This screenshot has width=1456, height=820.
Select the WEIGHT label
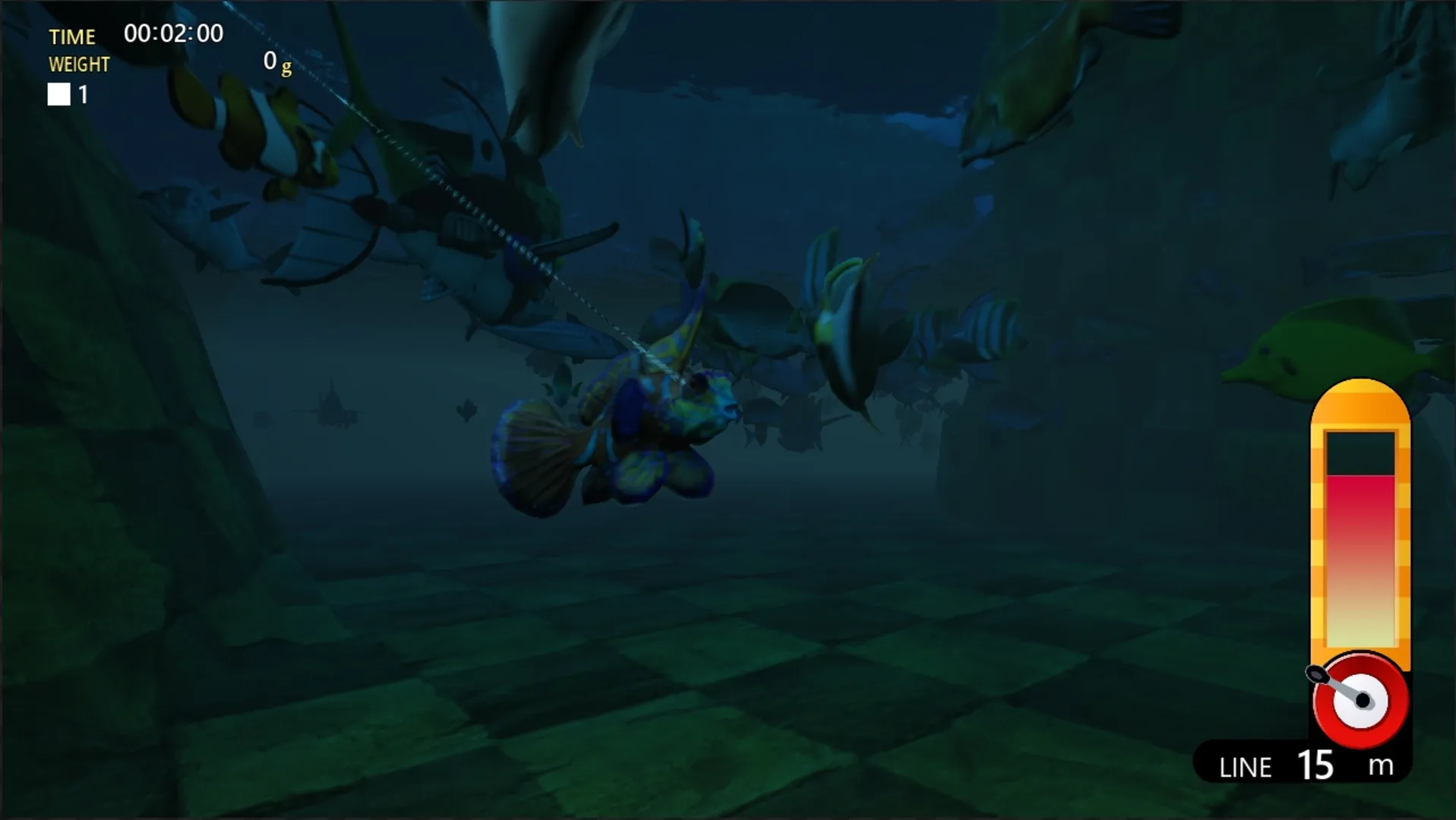(79, 64)
